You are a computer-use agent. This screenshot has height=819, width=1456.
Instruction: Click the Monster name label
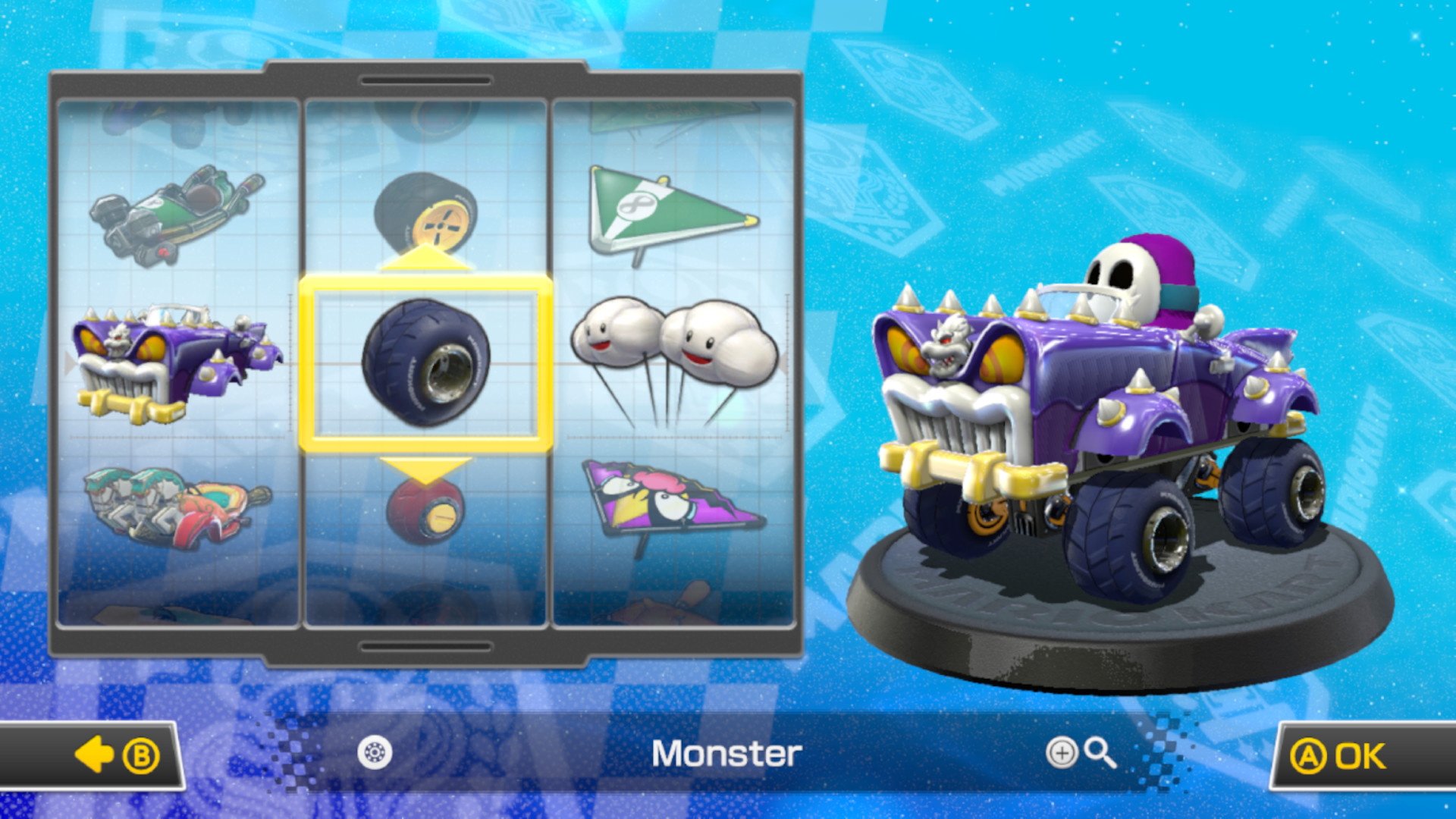tap(728, 754)
